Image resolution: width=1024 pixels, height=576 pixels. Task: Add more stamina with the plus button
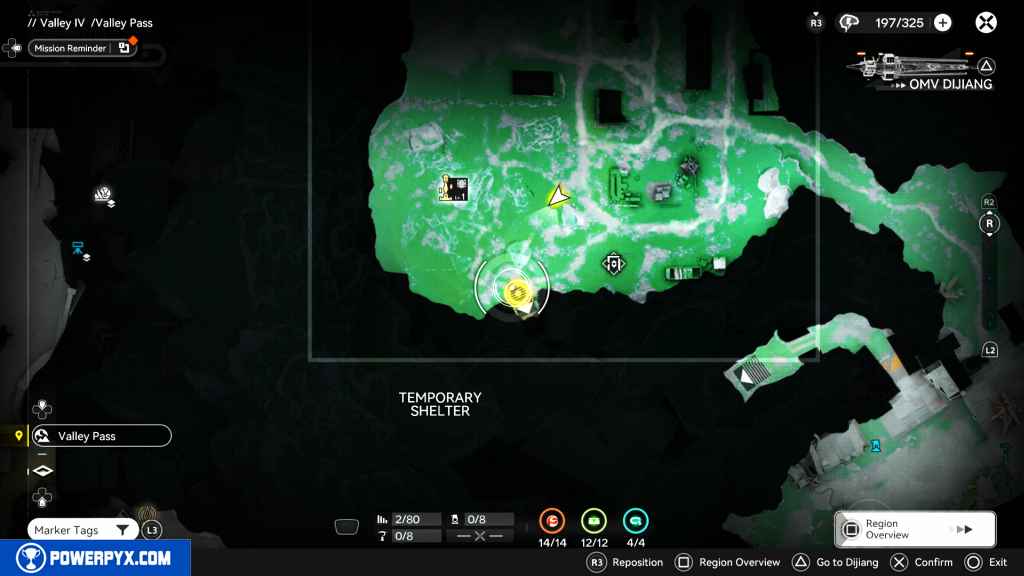point(942,23)
